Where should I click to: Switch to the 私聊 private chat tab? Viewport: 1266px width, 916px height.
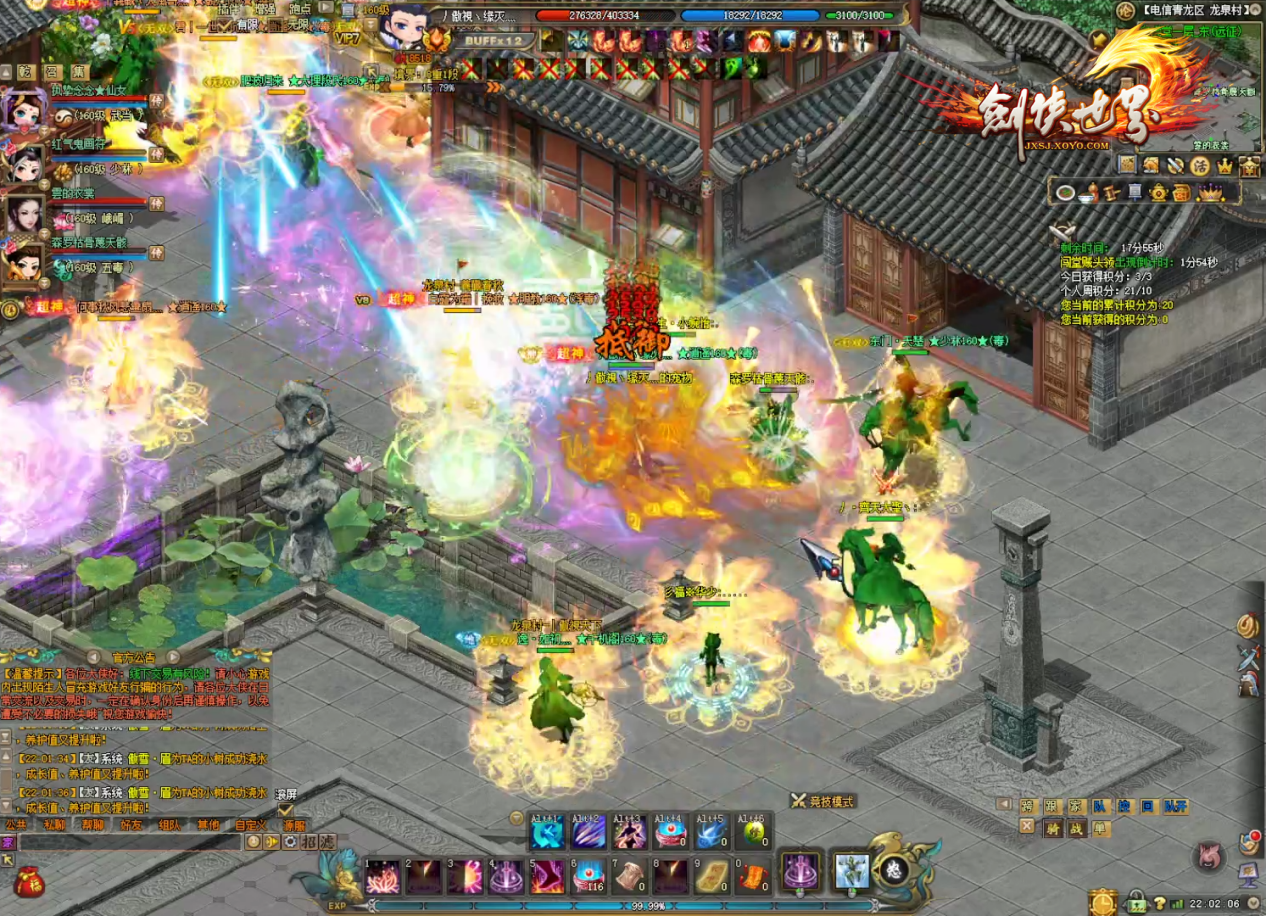[54, 825]
